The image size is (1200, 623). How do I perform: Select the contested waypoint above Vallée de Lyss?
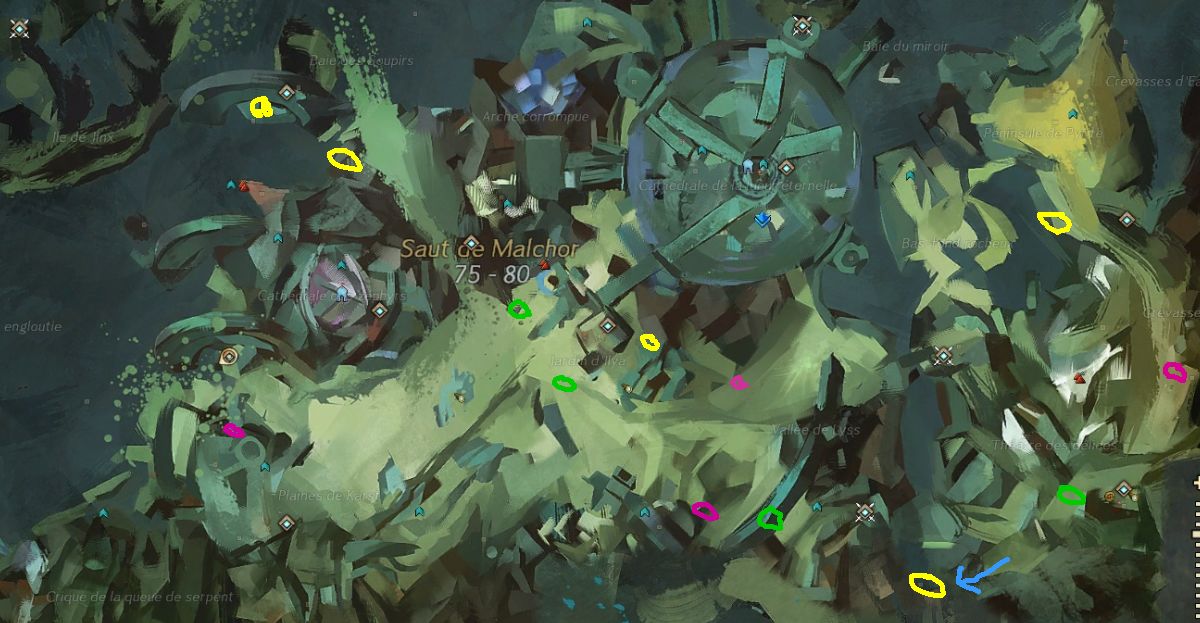pyautogui.click(x=942, y=356)
